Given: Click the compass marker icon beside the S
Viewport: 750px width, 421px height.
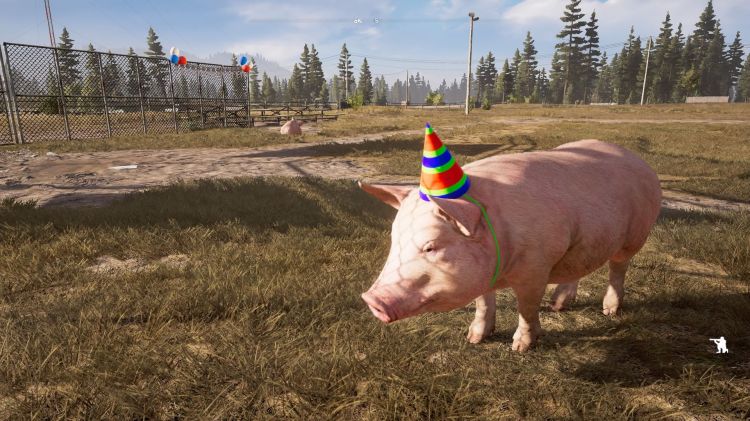Looking at the screenshot, I should coord(357,21).
